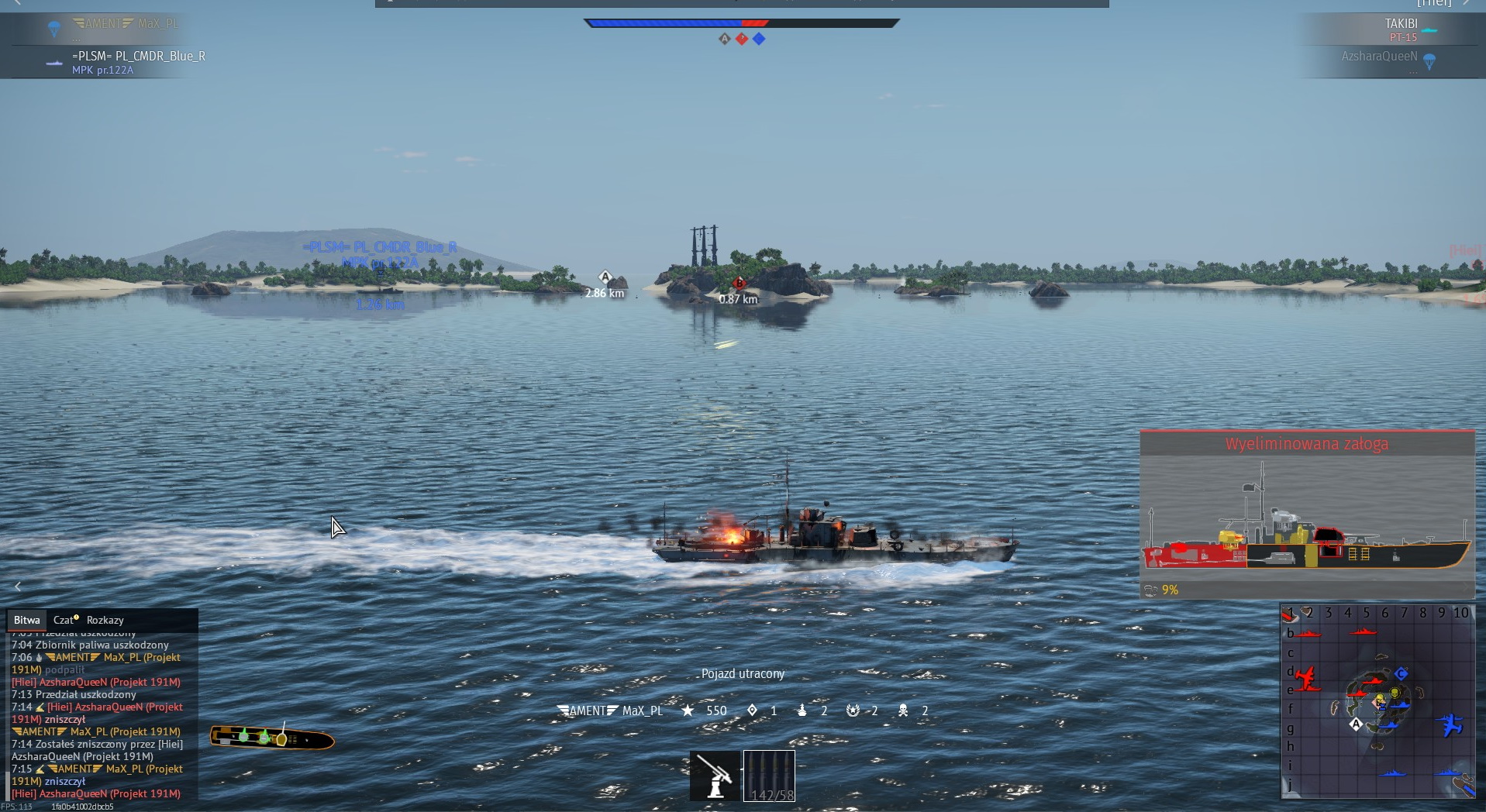The image size is (1486, 812).
Task: Choose the ammunition belt slot
Action: pyautogui.click(x=769, y=776)
